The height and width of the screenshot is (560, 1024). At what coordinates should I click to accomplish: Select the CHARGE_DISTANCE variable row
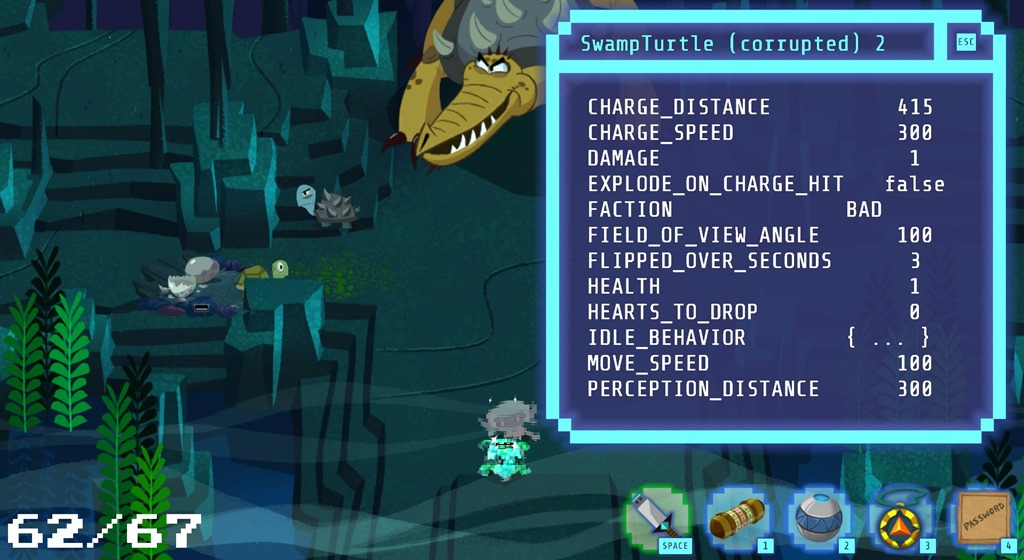click(x=679, y=107)
